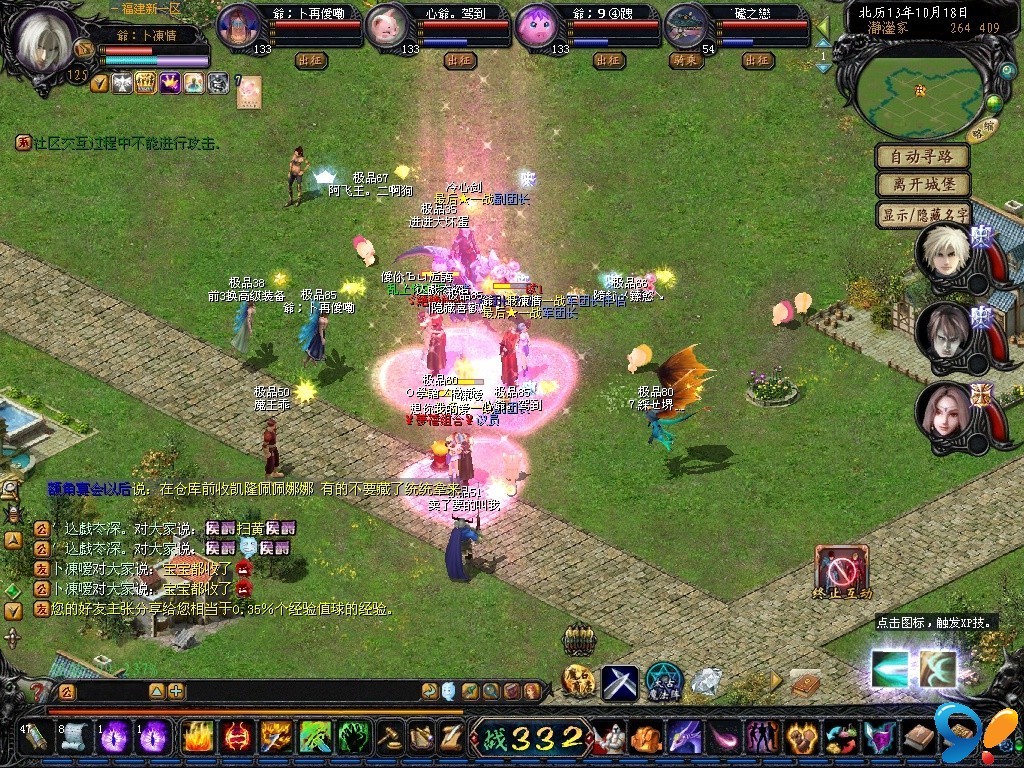Viewport: 1024px width, 768px height.
Task: Trigger the glowing teal arrow XP skill
Action: click(x=889, y=668)
